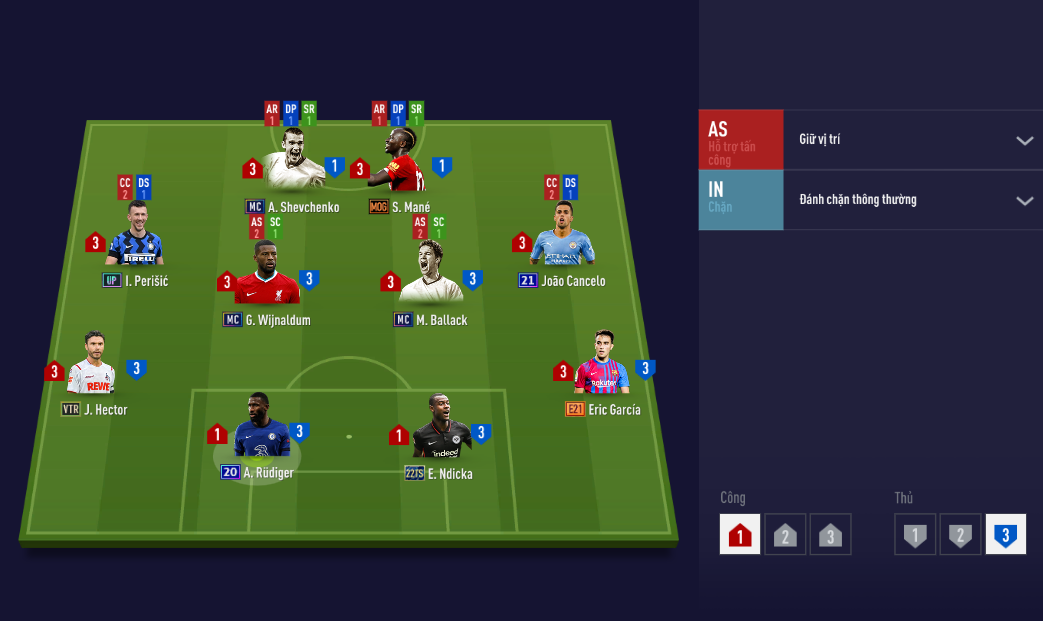Open the AS 'Giữ vị trí' dropdown
Image resolution: width=1043 pixels, height=621 pixels.
click(x=1024, y=140)
